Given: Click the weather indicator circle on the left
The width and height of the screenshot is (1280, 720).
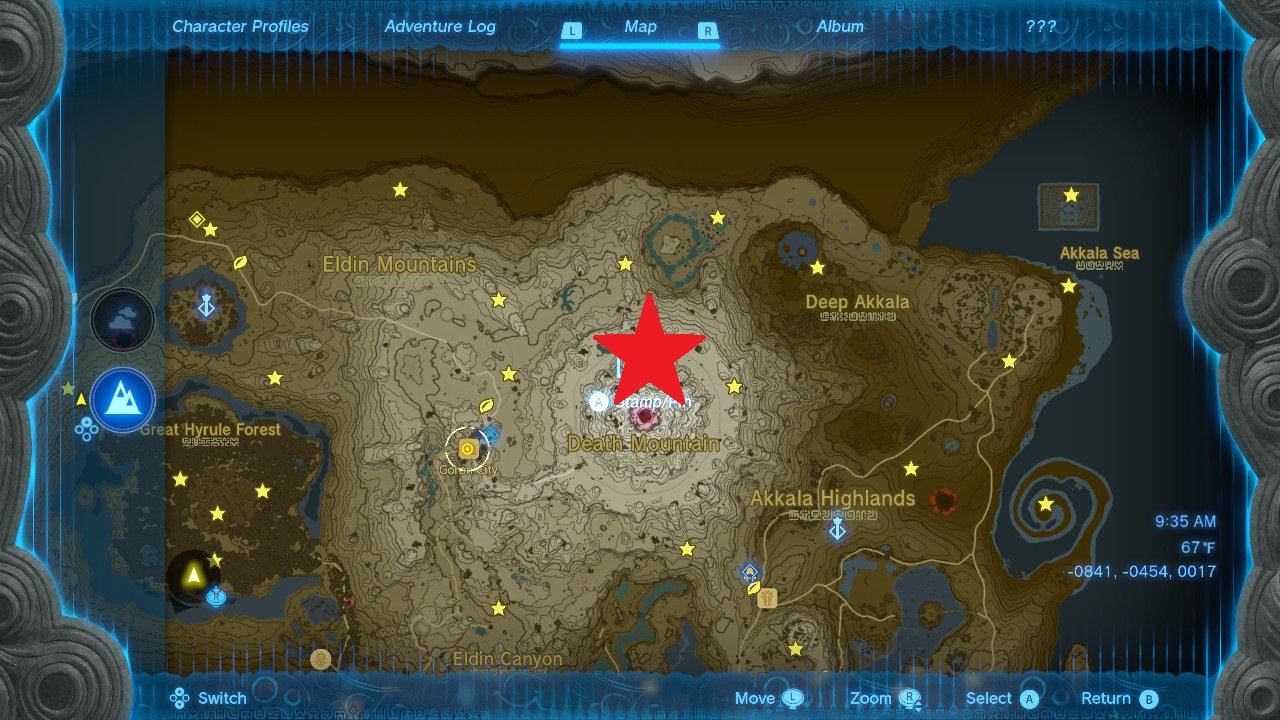Looking at the screenshot, I should pos(122,320).
